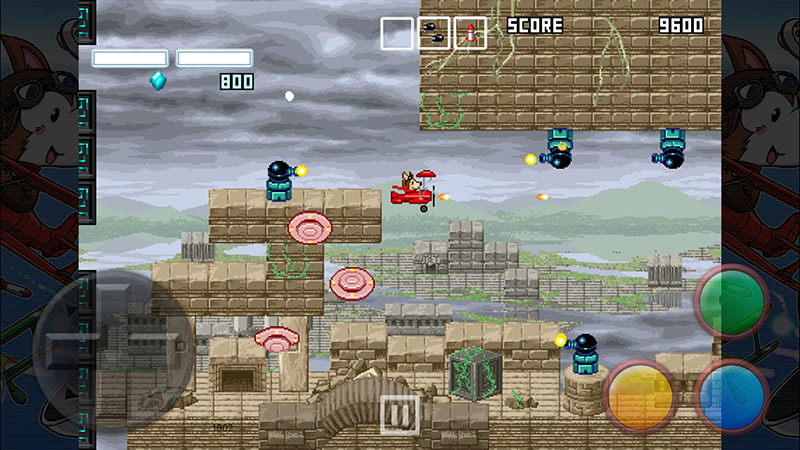Select the twin bullets weapon slot
The width and height of the screenshot is (800, 450).
pos(434,33)
